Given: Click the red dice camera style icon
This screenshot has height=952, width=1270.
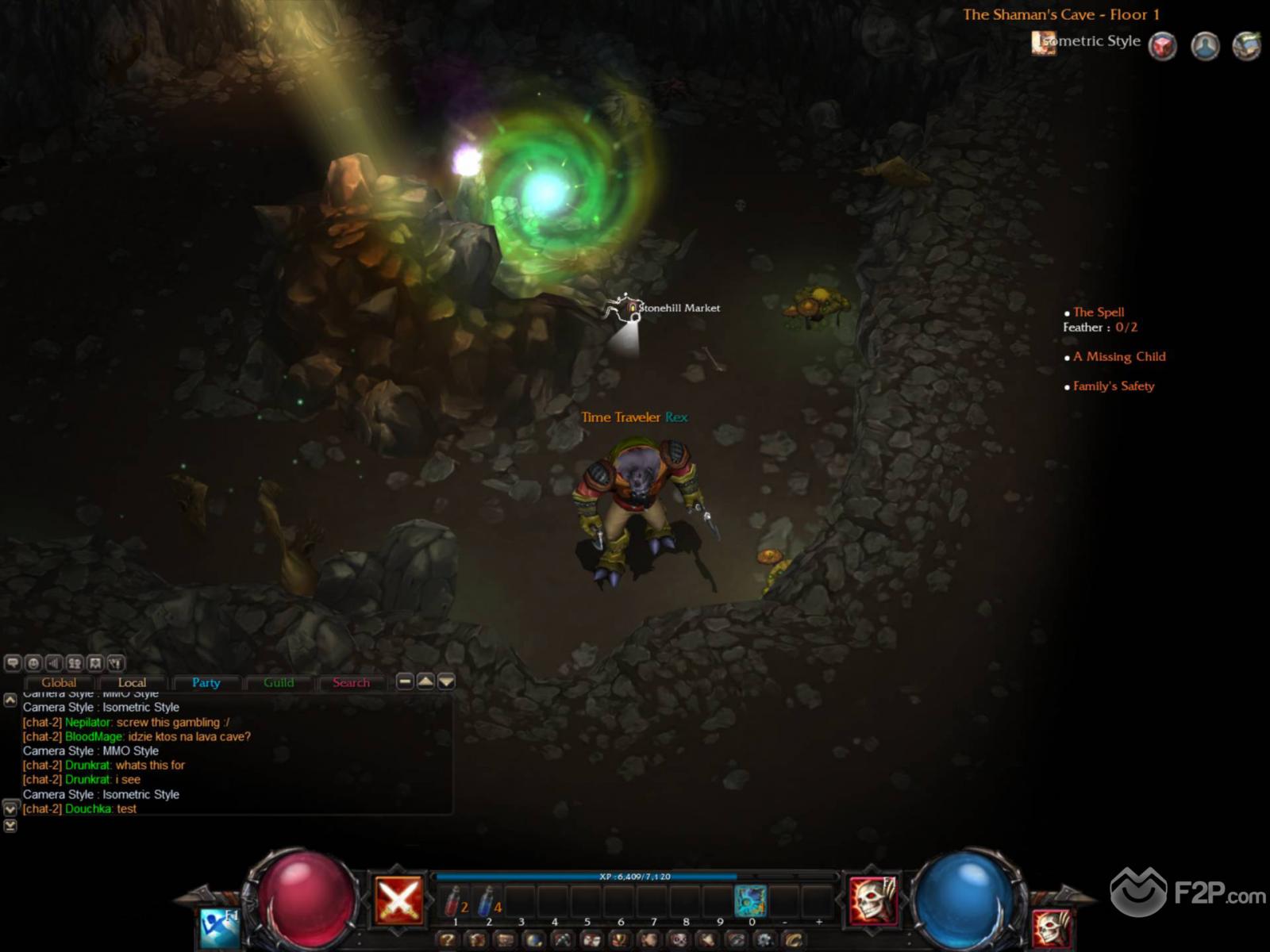Looking at the screenshot, I should click(x=1163, y=46).
